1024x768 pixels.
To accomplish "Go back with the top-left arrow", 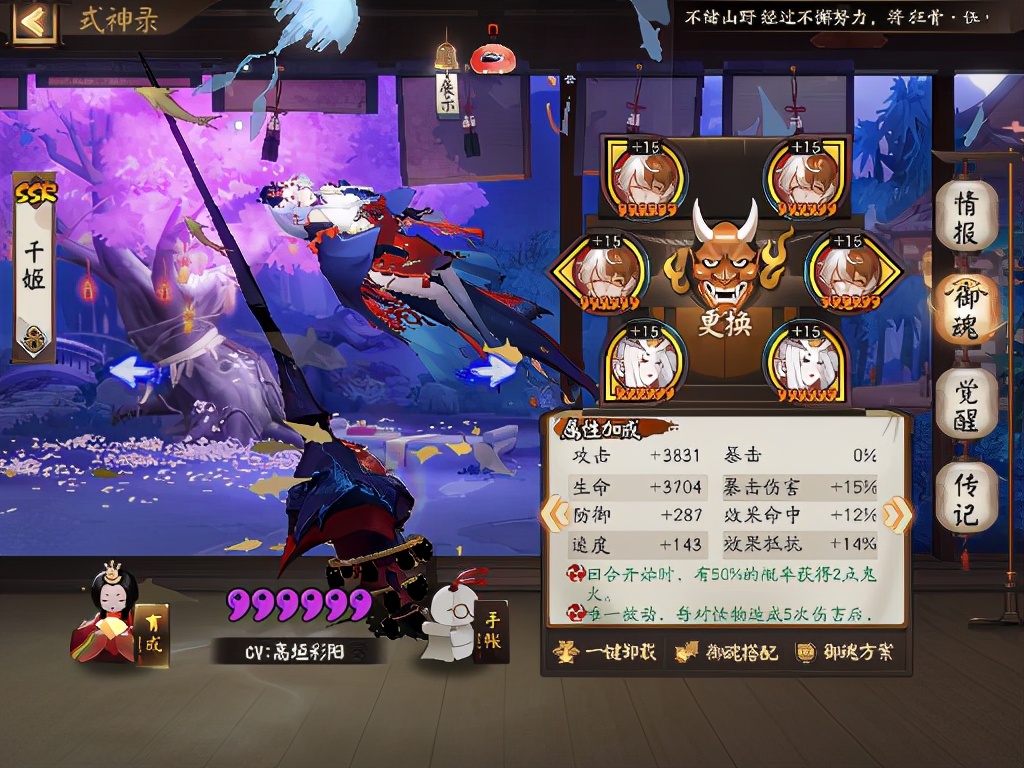I will 34,21.
